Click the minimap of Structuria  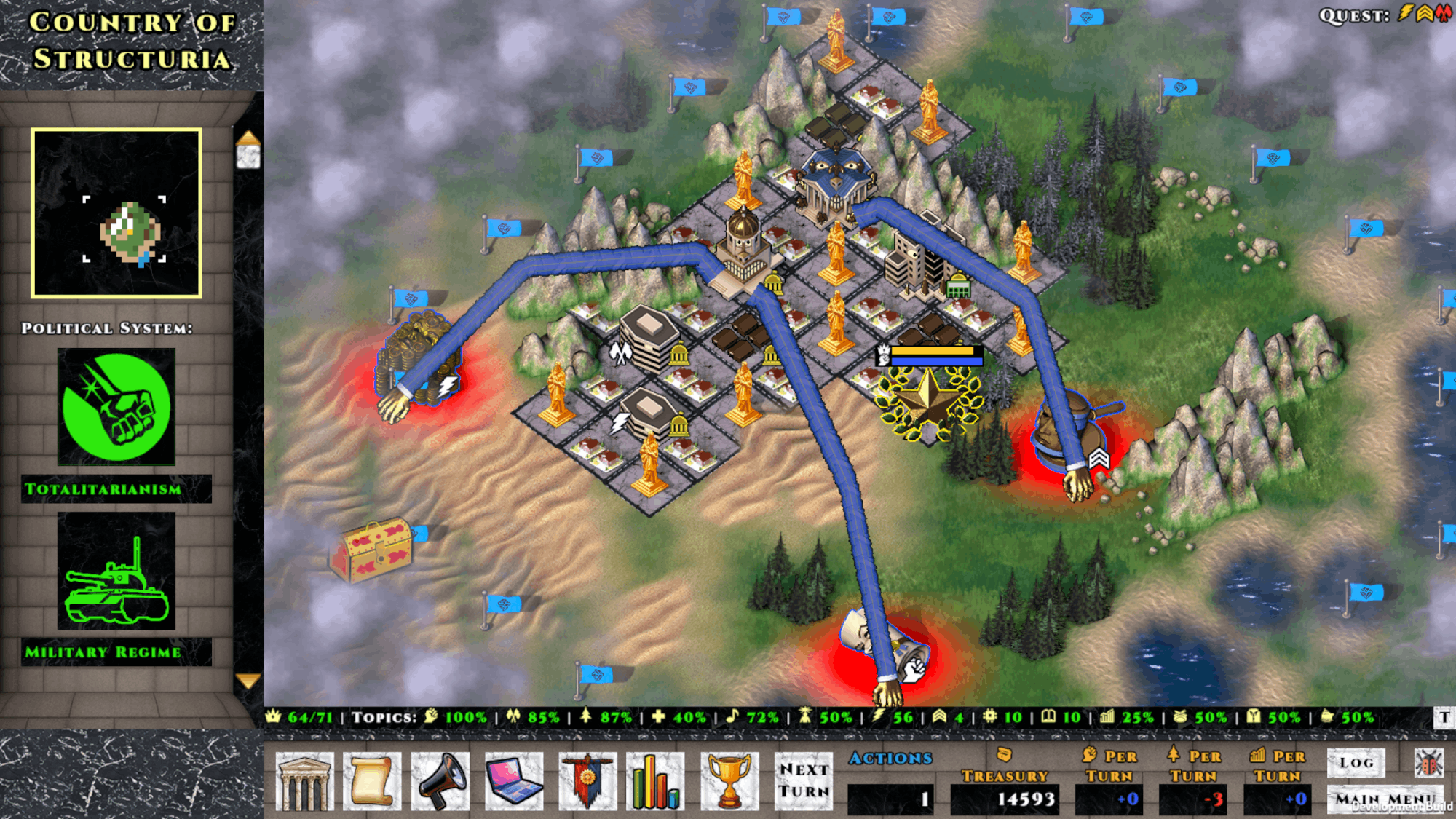[x=116, y=213]
